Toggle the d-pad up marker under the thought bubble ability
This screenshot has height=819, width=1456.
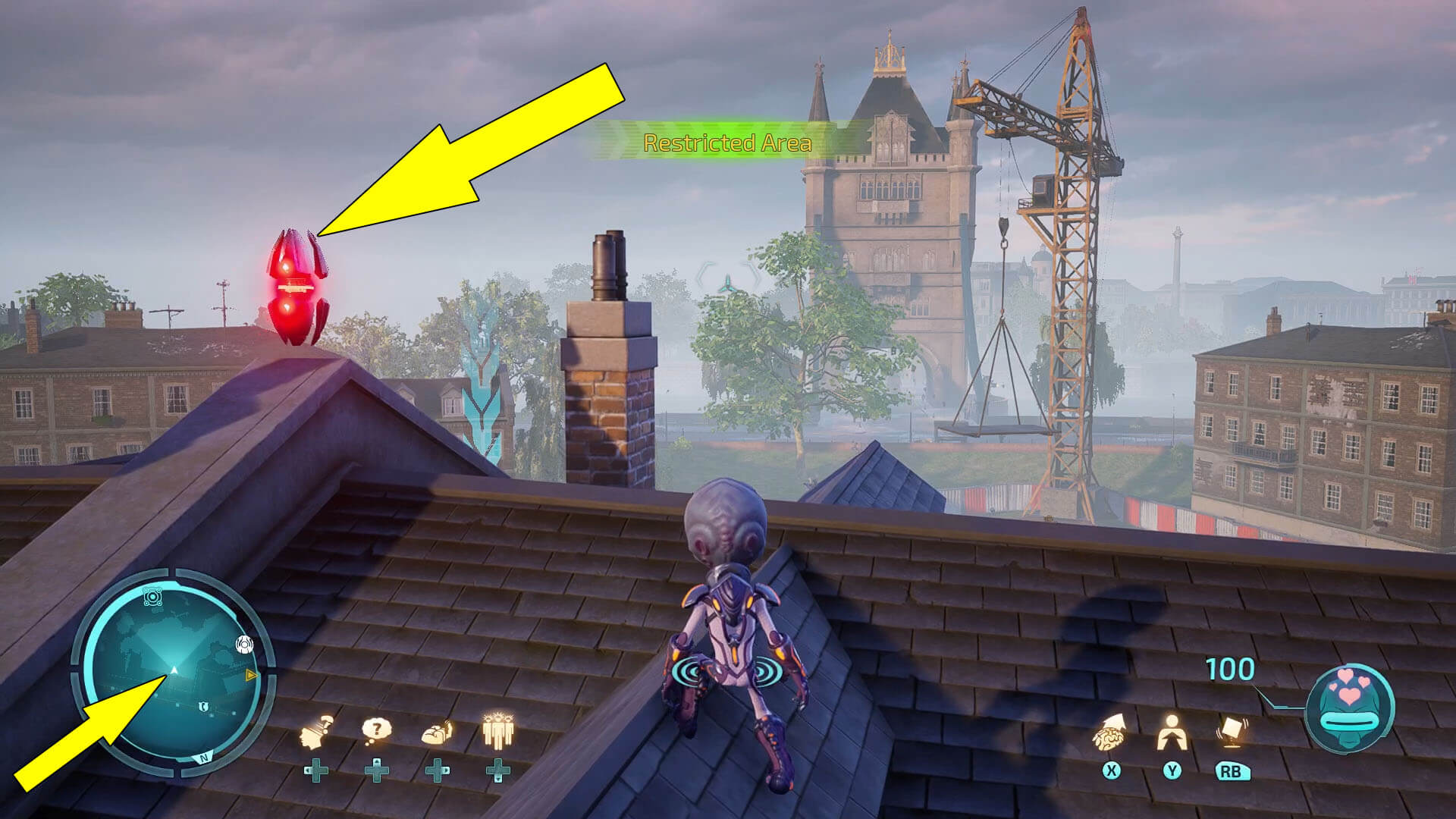pos(378,772)
